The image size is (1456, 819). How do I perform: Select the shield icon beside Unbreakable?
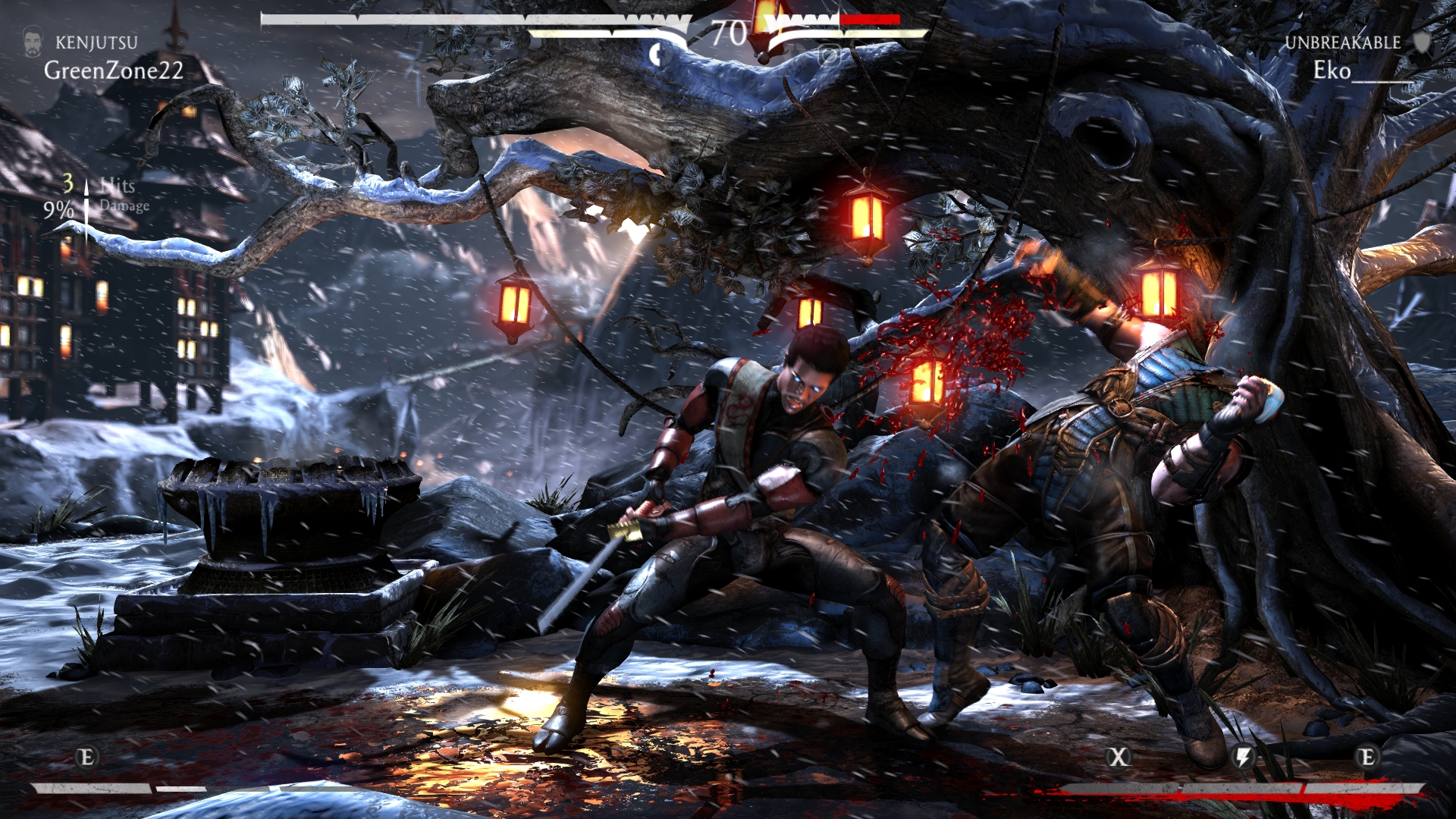1422,42
